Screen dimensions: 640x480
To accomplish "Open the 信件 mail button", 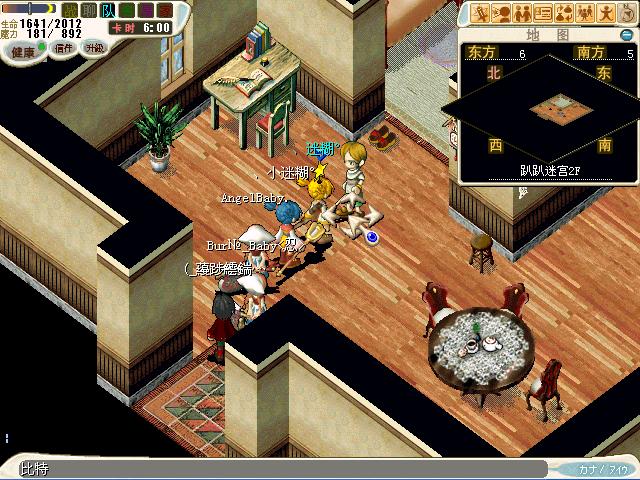I will point(63,47).
